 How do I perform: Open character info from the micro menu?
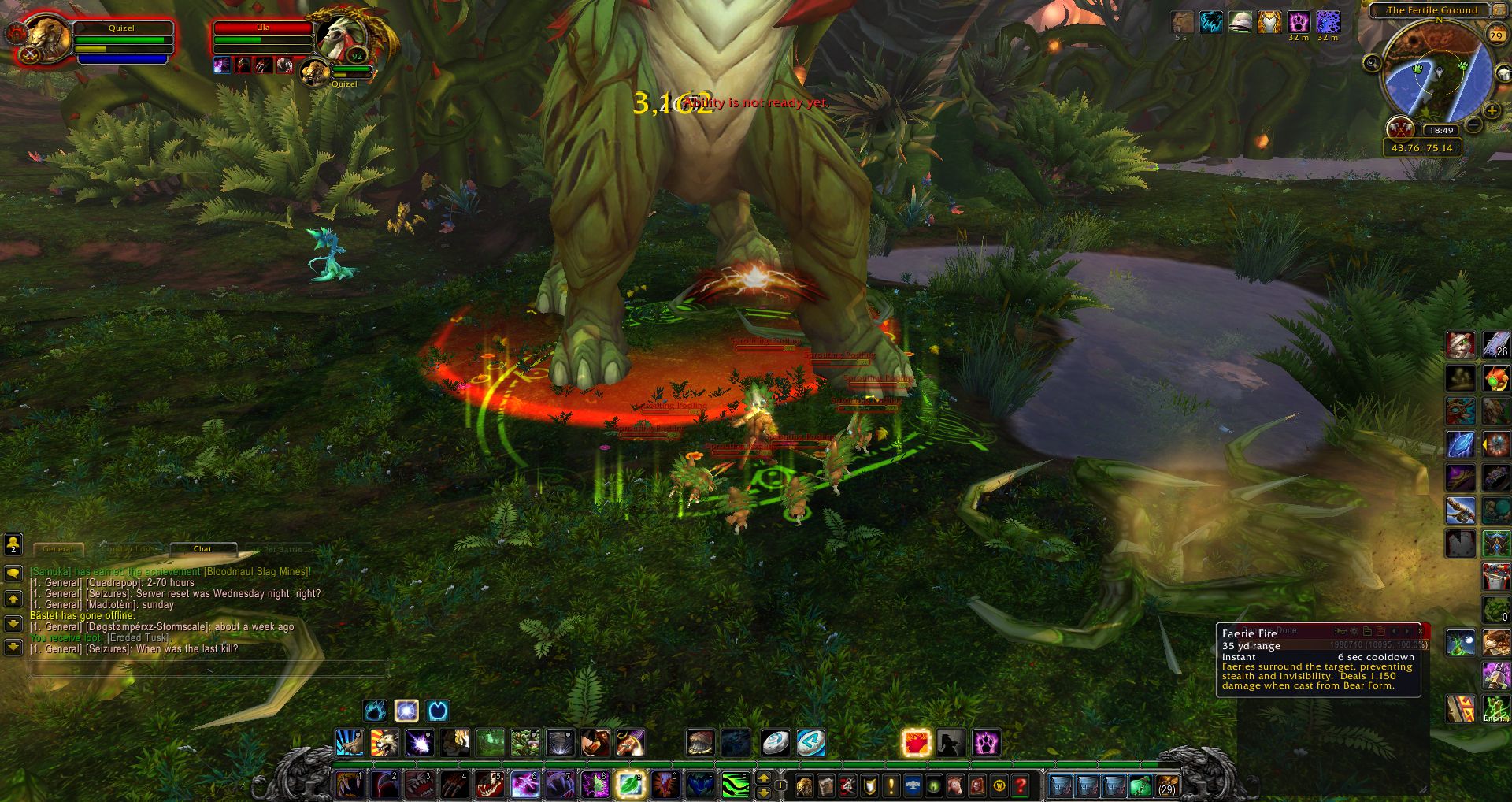click(x=802, y=785)
